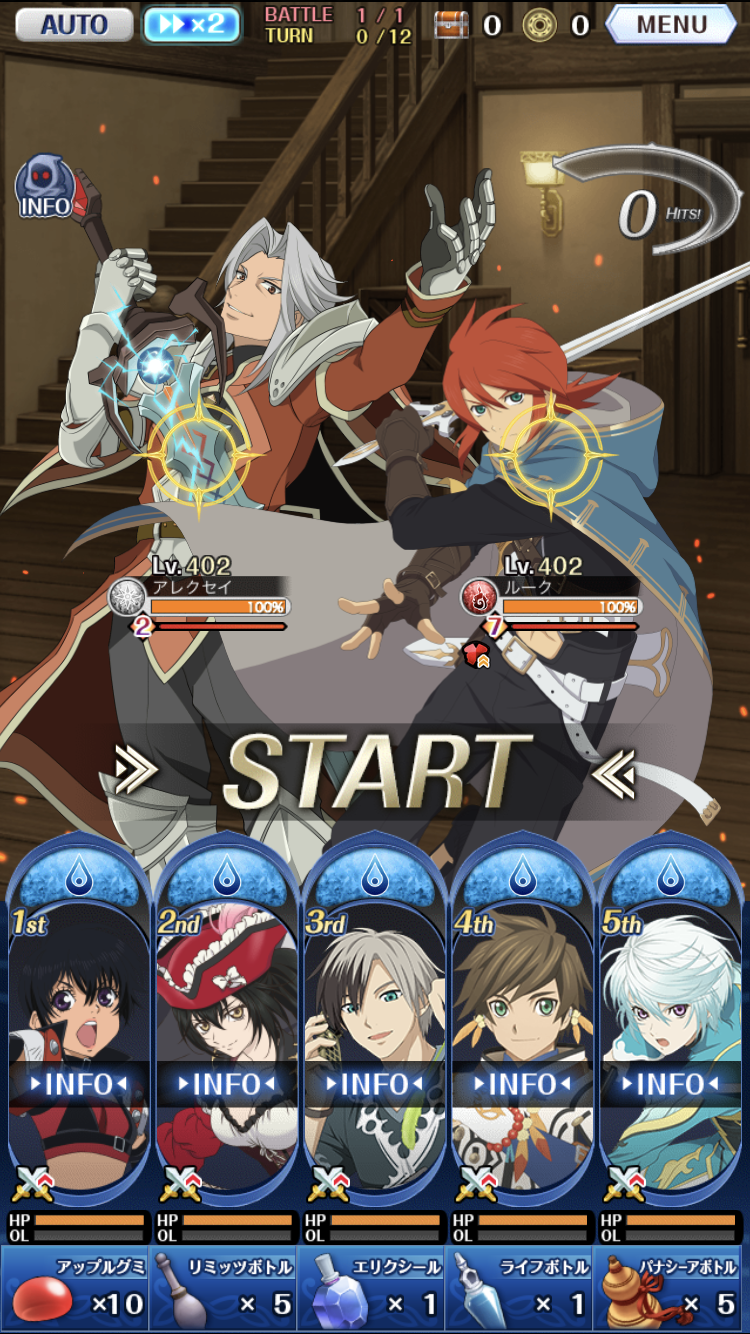Target Alexei with the yellow reticle
The width and height of the screenshot is (750, 1334).
[198, 452]
